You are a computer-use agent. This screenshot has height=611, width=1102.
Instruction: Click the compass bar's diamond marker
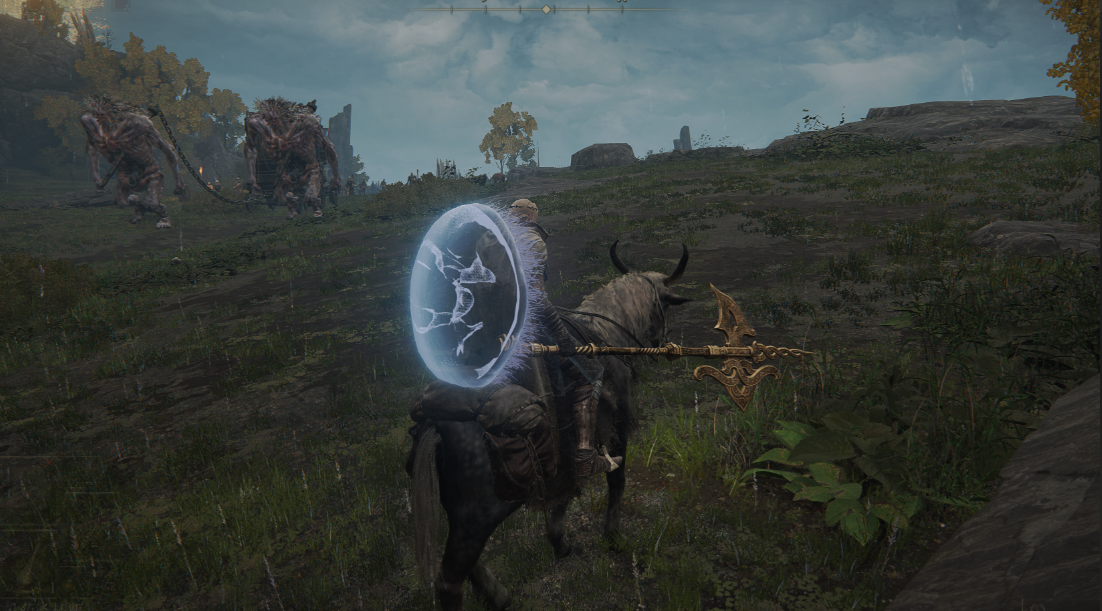pyautogui.click(x=546, y=9)
